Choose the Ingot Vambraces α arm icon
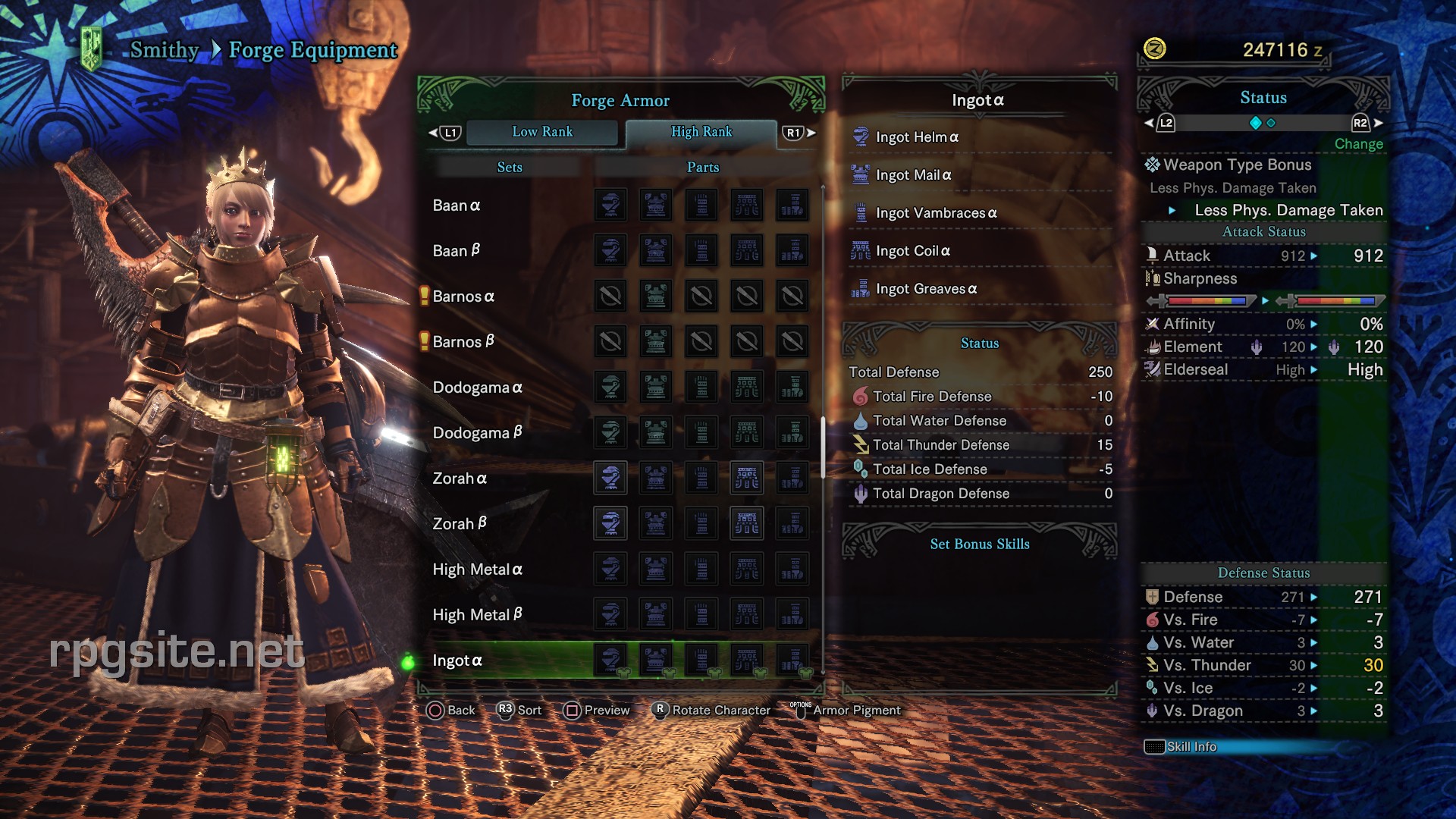This screenshot has height=819, width=1456. tap(861, 213)
